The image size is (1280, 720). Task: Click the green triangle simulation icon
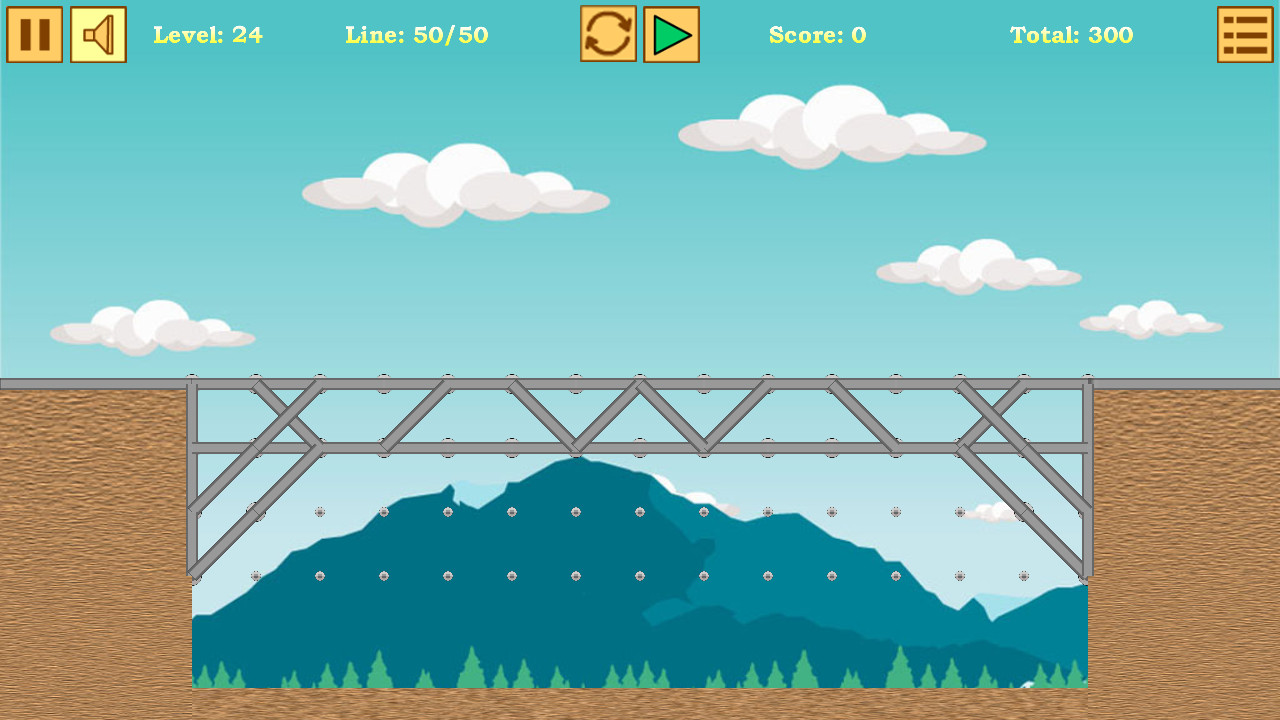pos(671,34)
